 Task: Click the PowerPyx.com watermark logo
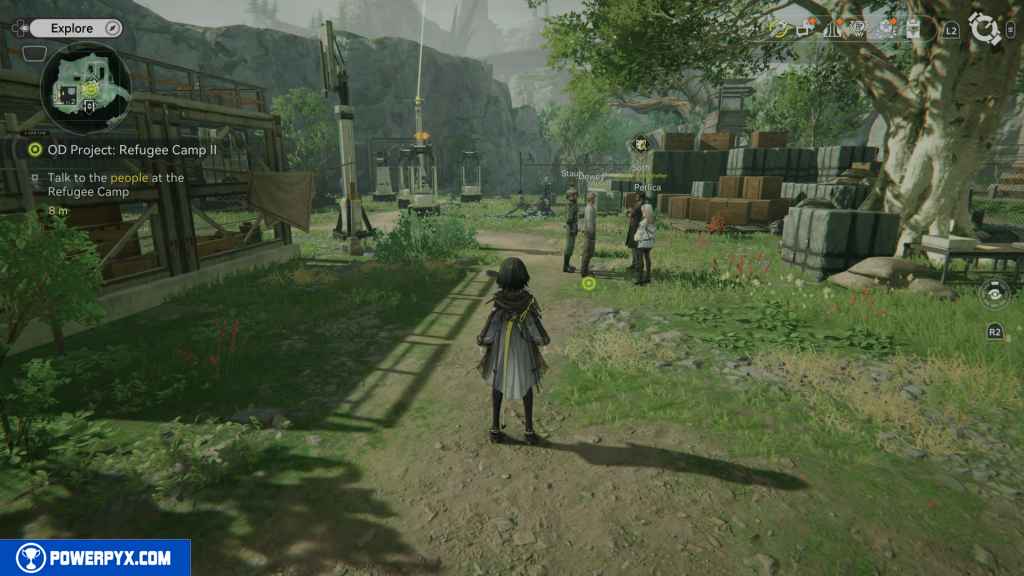pyautogui.click(x=95, y=558)
